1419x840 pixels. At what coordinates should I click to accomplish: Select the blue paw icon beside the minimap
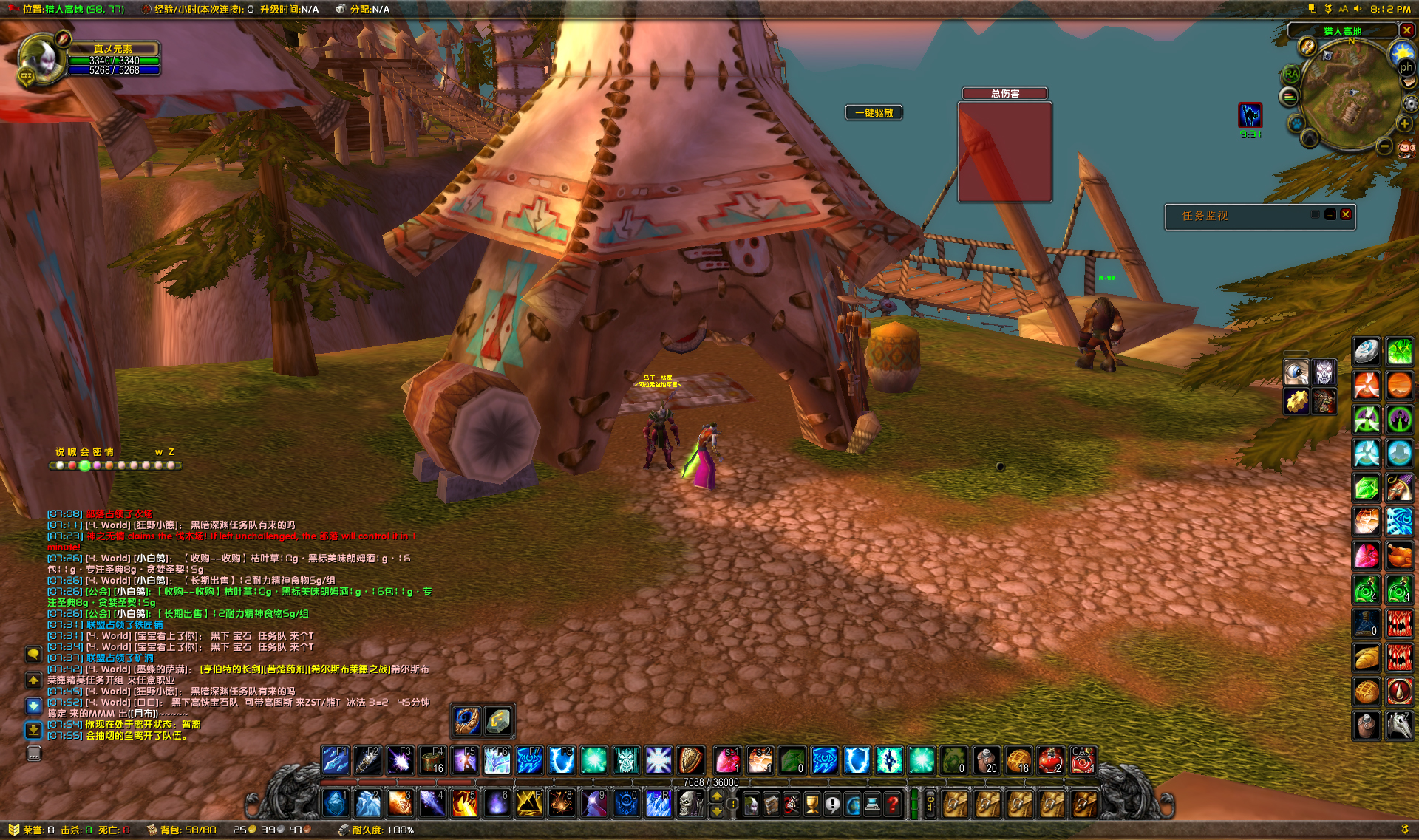point(1296,123)
